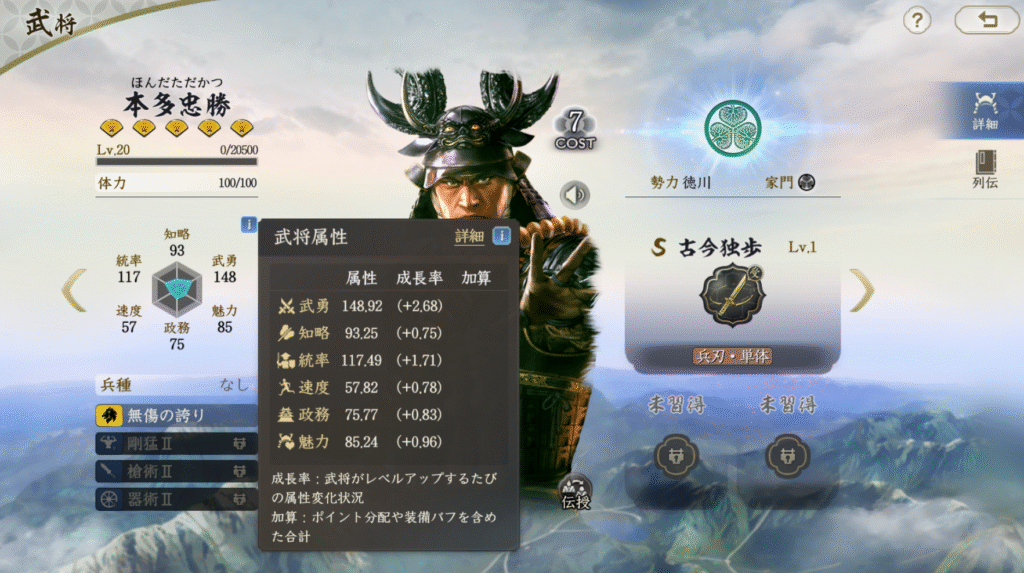Show the previous general with left arrow

click(x=74, y=290)
